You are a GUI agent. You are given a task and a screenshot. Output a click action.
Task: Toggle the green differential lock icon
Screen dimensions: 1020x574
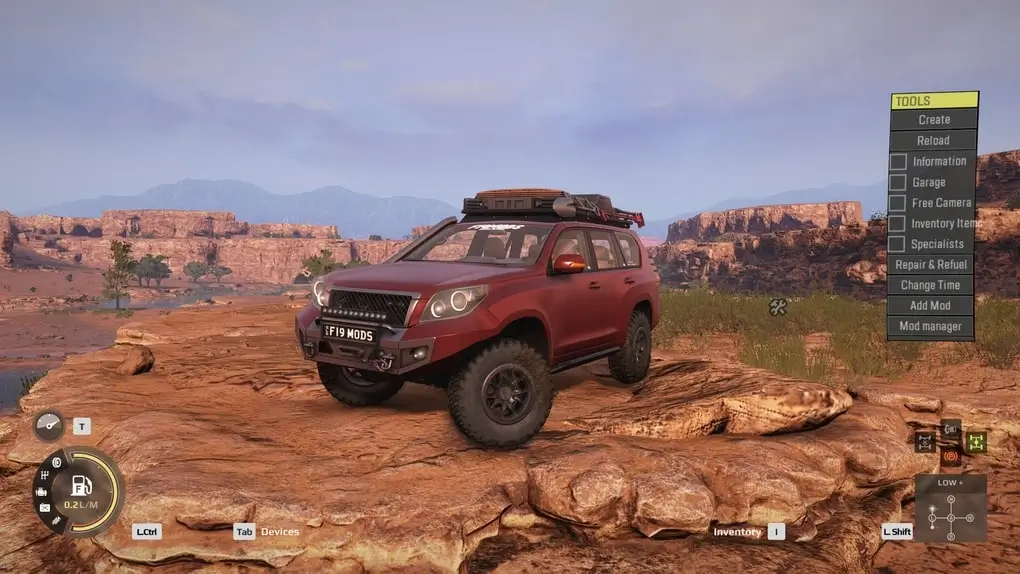976,441
